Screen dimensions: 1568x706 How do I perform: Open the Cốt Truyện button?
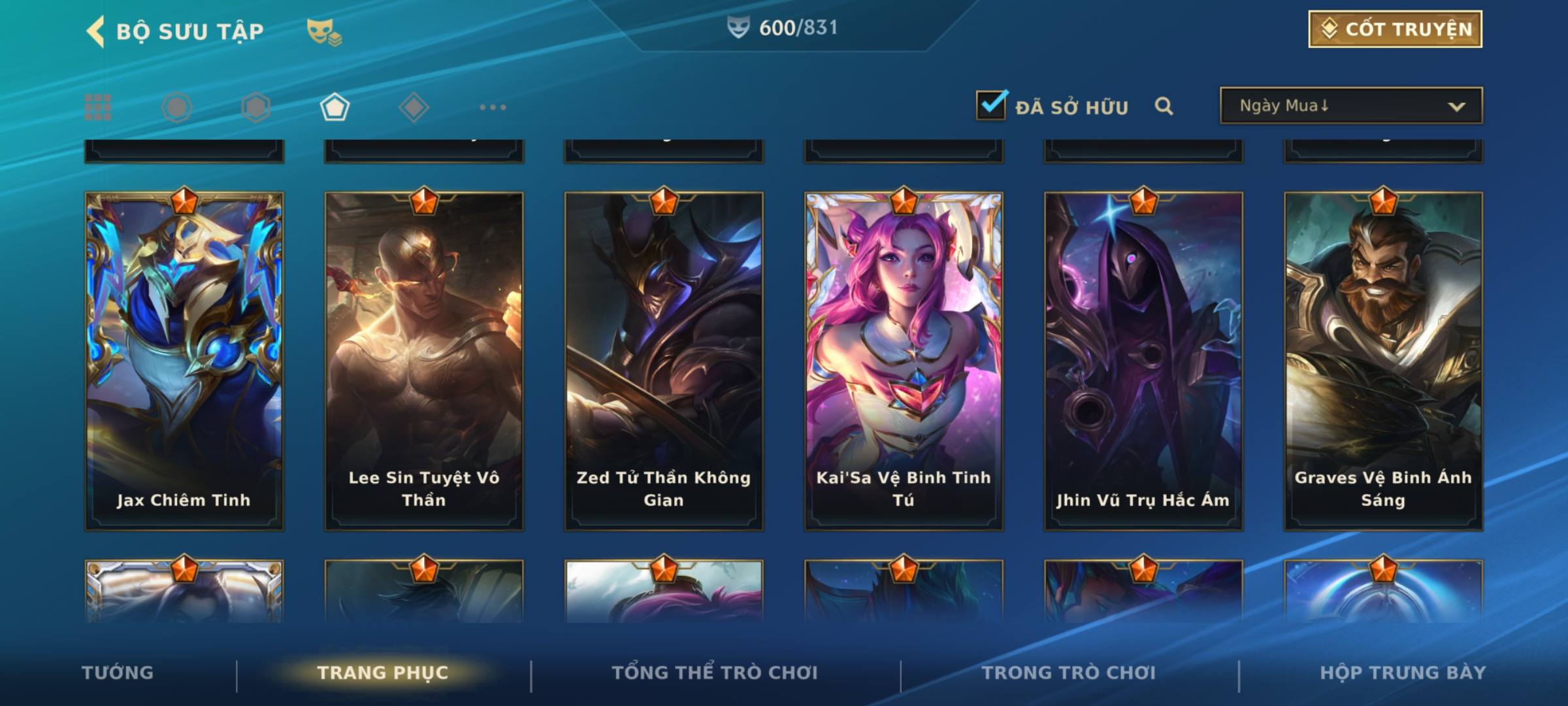tap(1394, 29)
